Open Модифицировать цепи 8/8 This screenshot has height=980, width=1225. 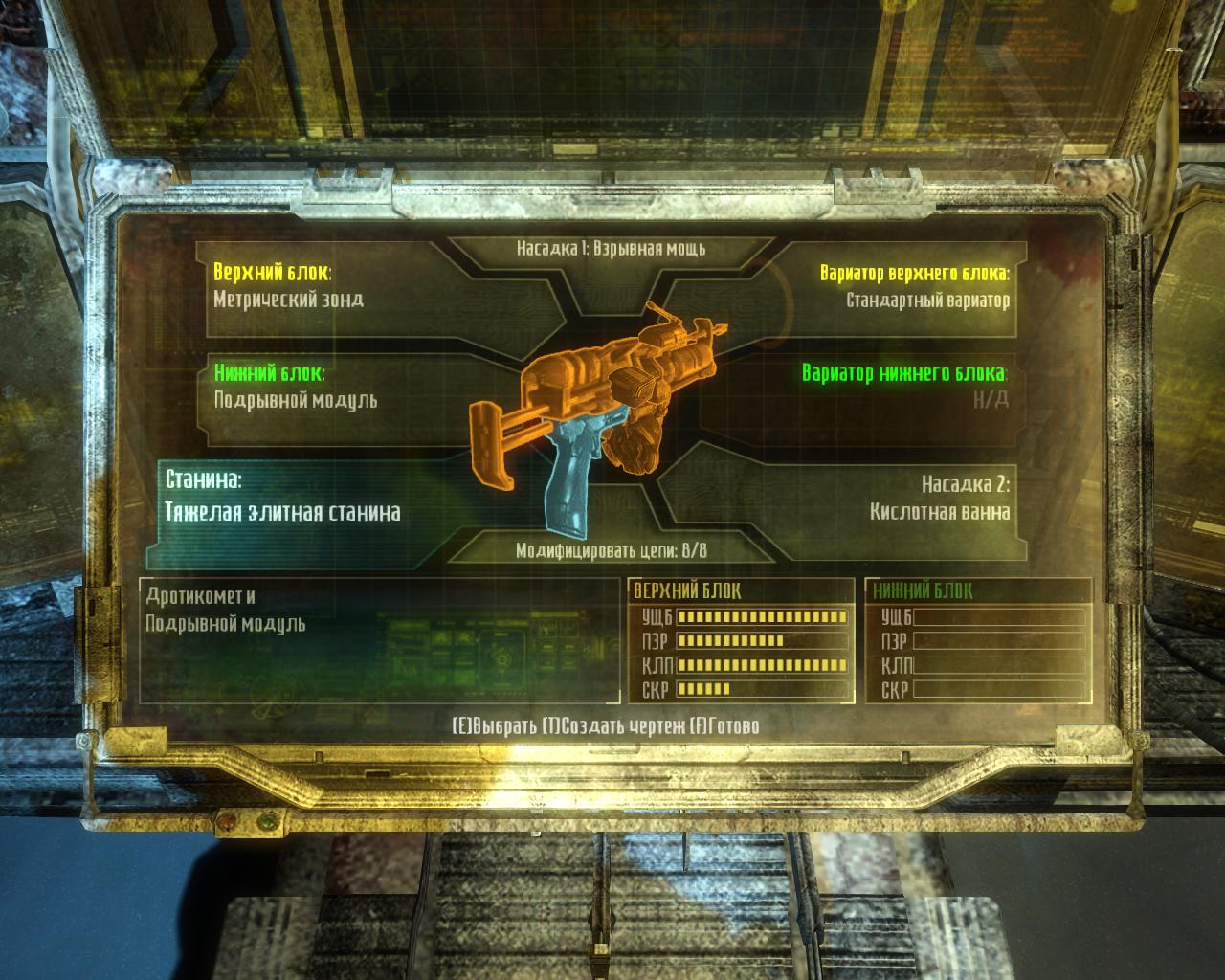pyautogui.click(x=611, y=550)
